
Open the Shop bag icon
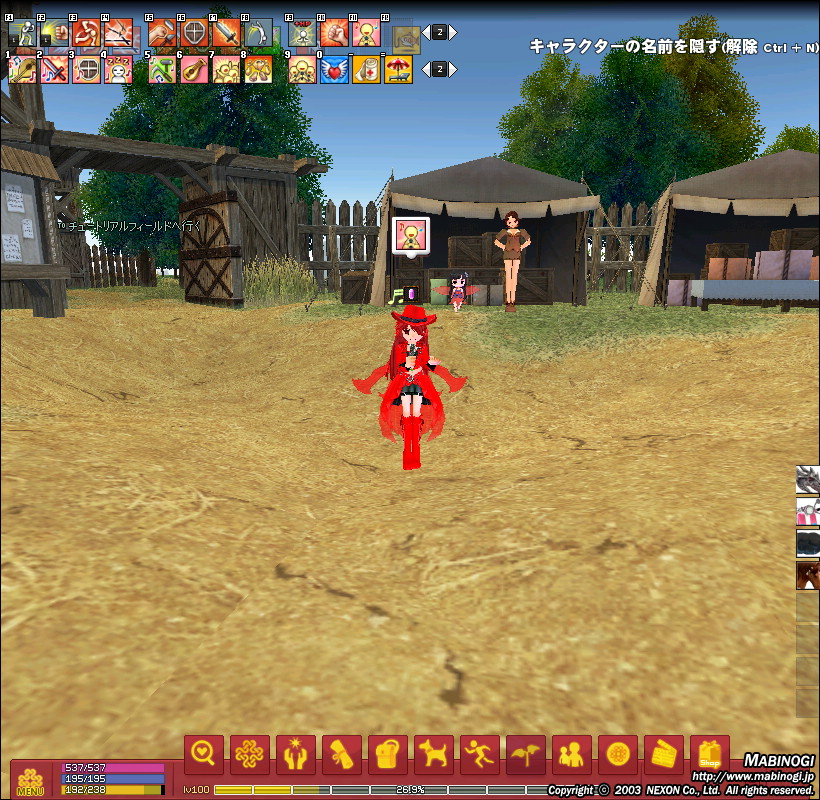click(710, 754)
